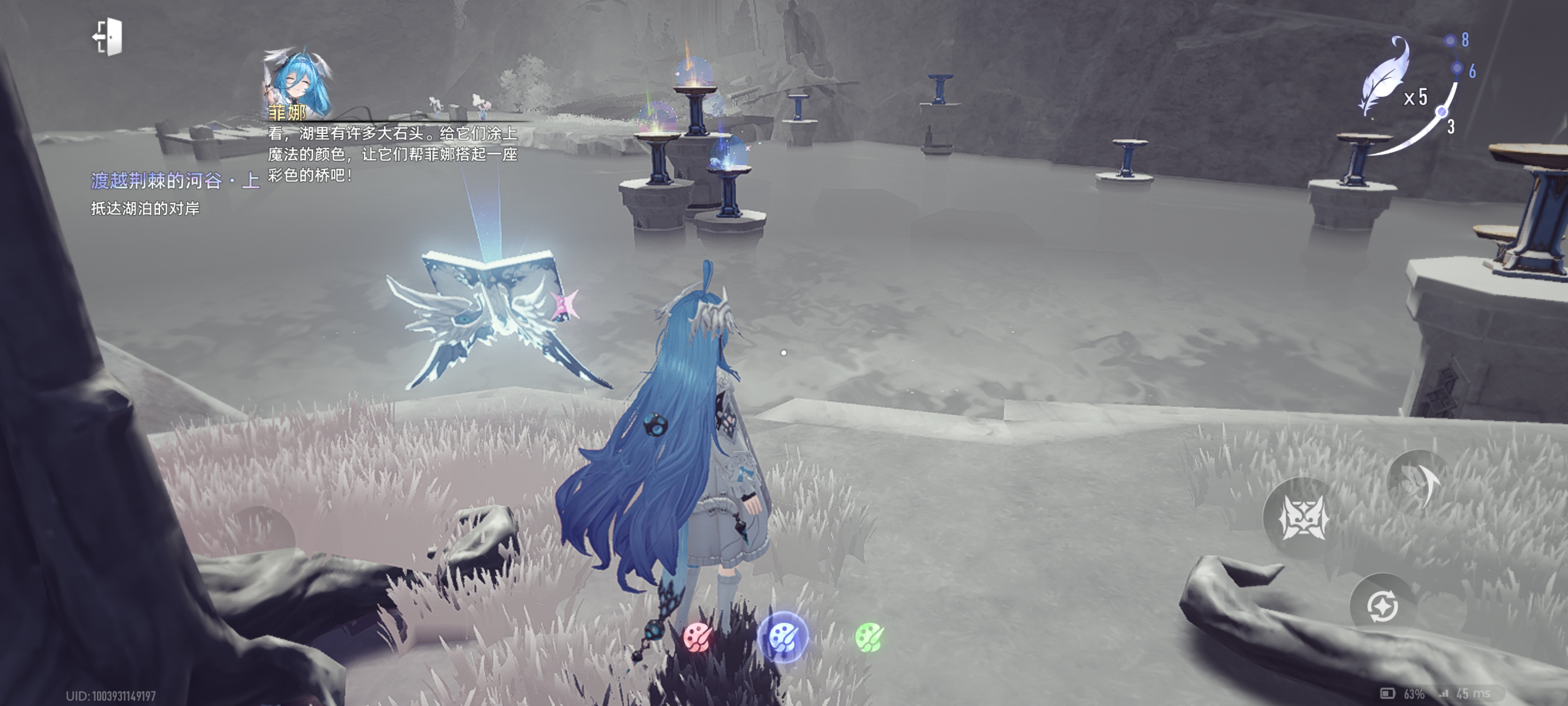Activate the curved-arrow jump button

click(1418, 482)
